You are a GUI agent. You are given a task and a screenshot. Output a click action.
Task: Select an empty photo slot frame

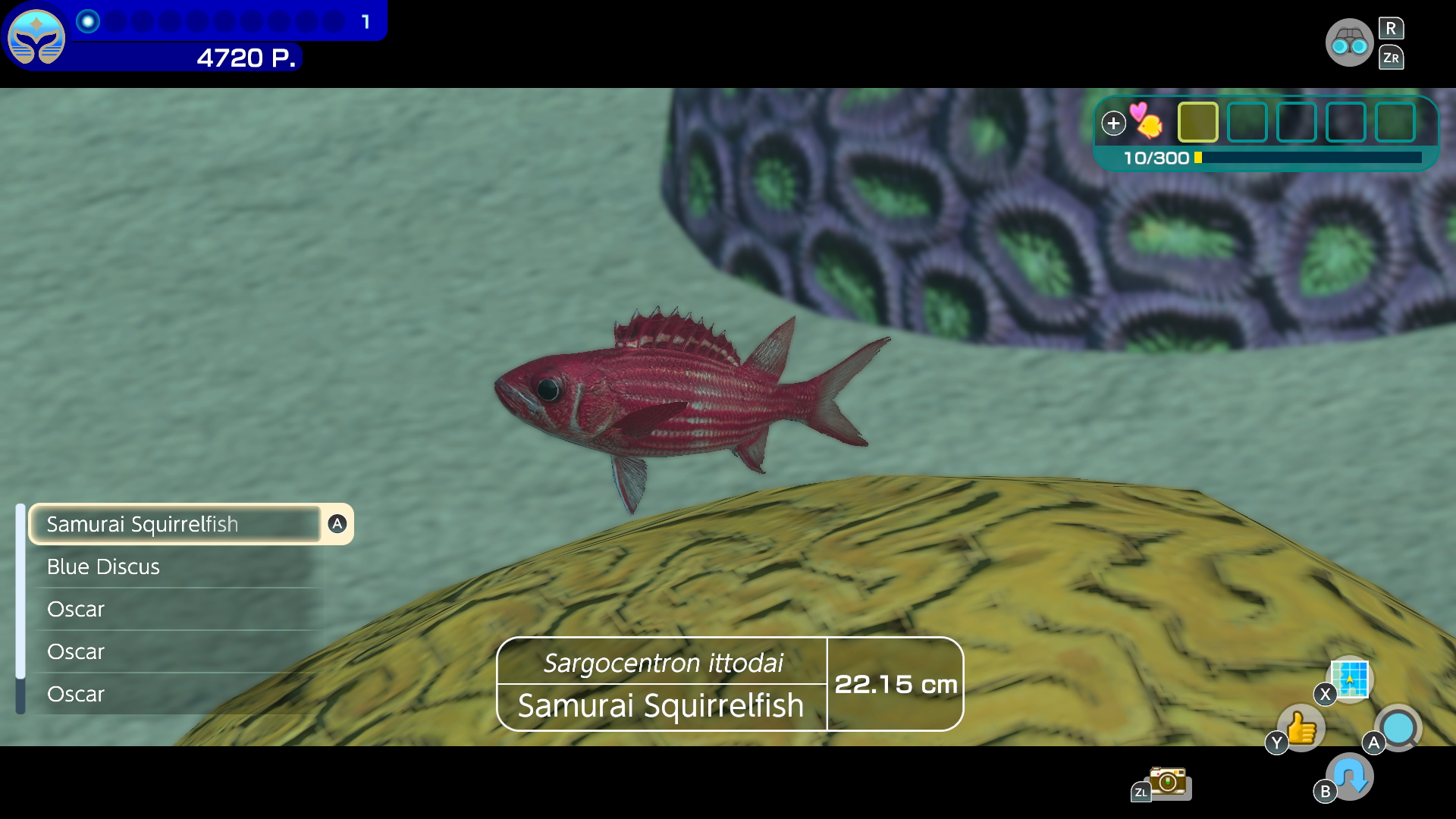(1247, 122)
